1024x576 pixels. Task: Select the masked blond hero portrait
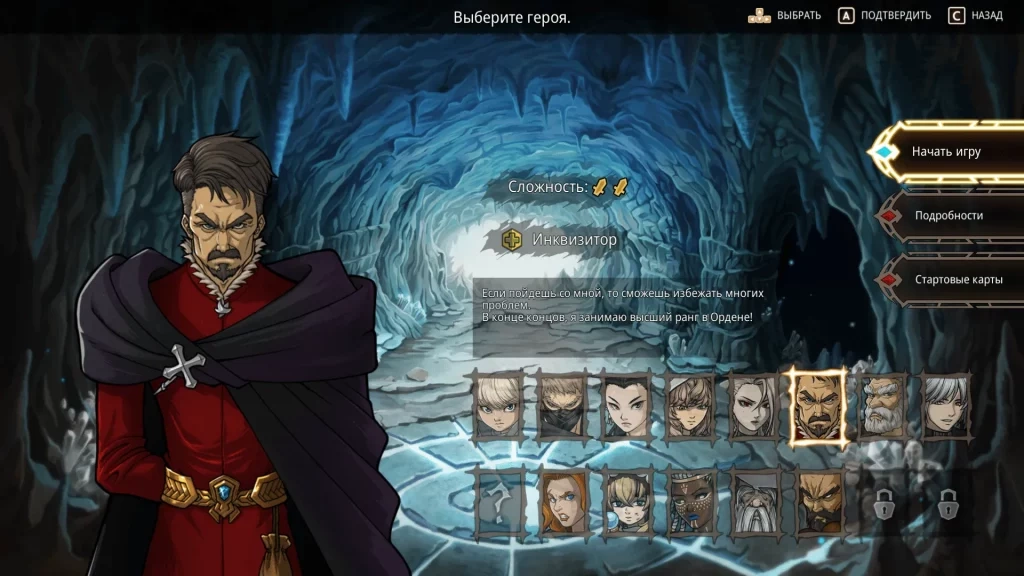tap(563, 407)
